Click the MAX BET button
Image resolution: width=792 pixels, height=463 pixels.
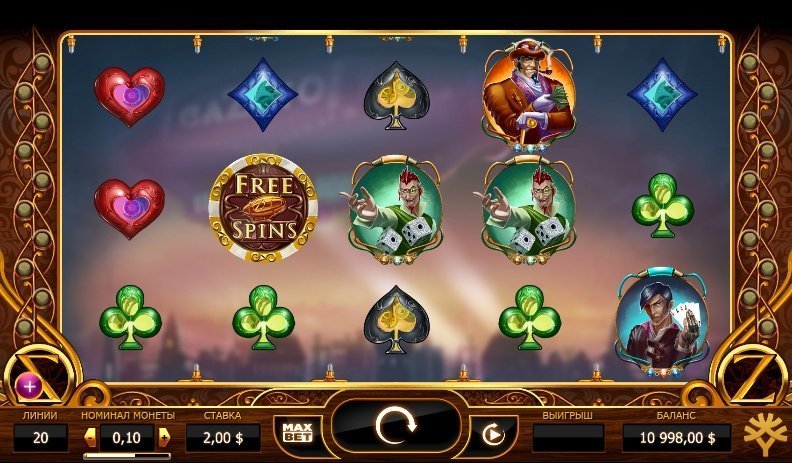point(298,432)
